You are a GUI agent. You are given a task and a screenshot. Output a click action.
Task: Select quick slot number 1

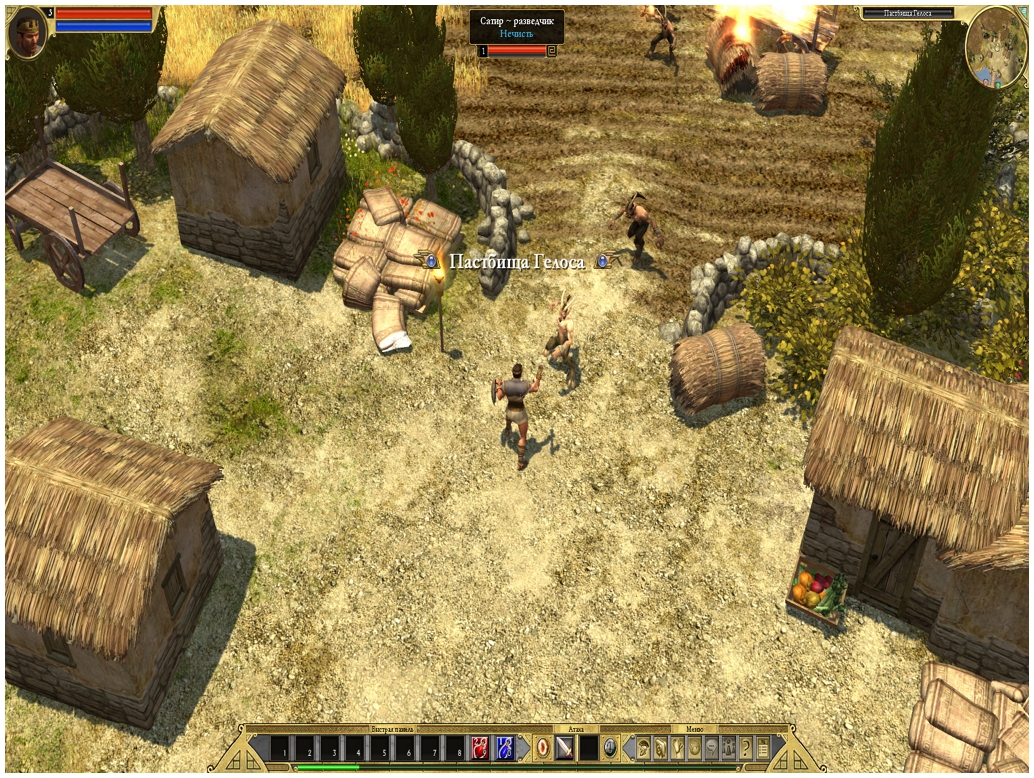[x=280, y=748]
